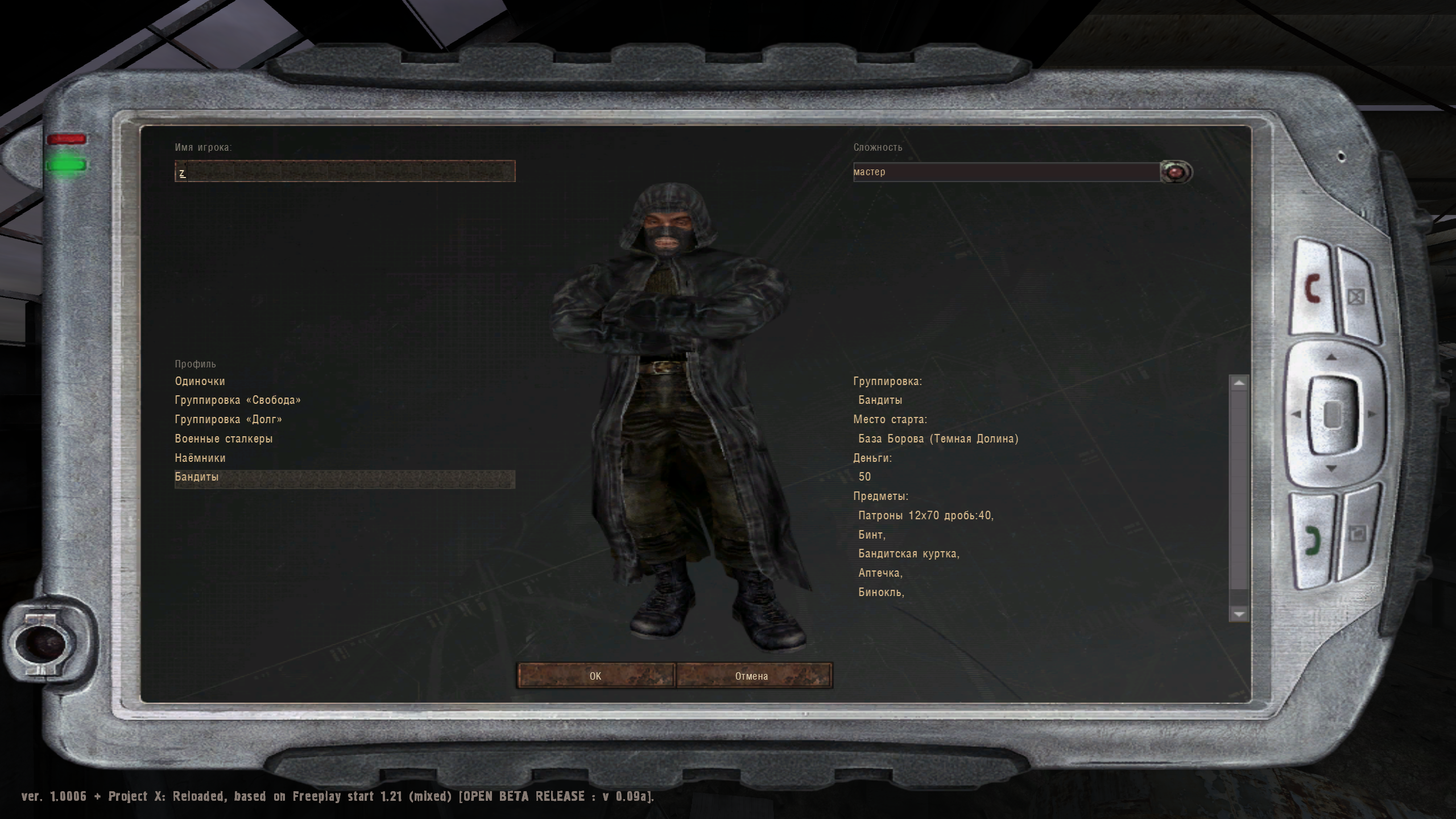
Task: Click the player name input field
Action: 346,172
